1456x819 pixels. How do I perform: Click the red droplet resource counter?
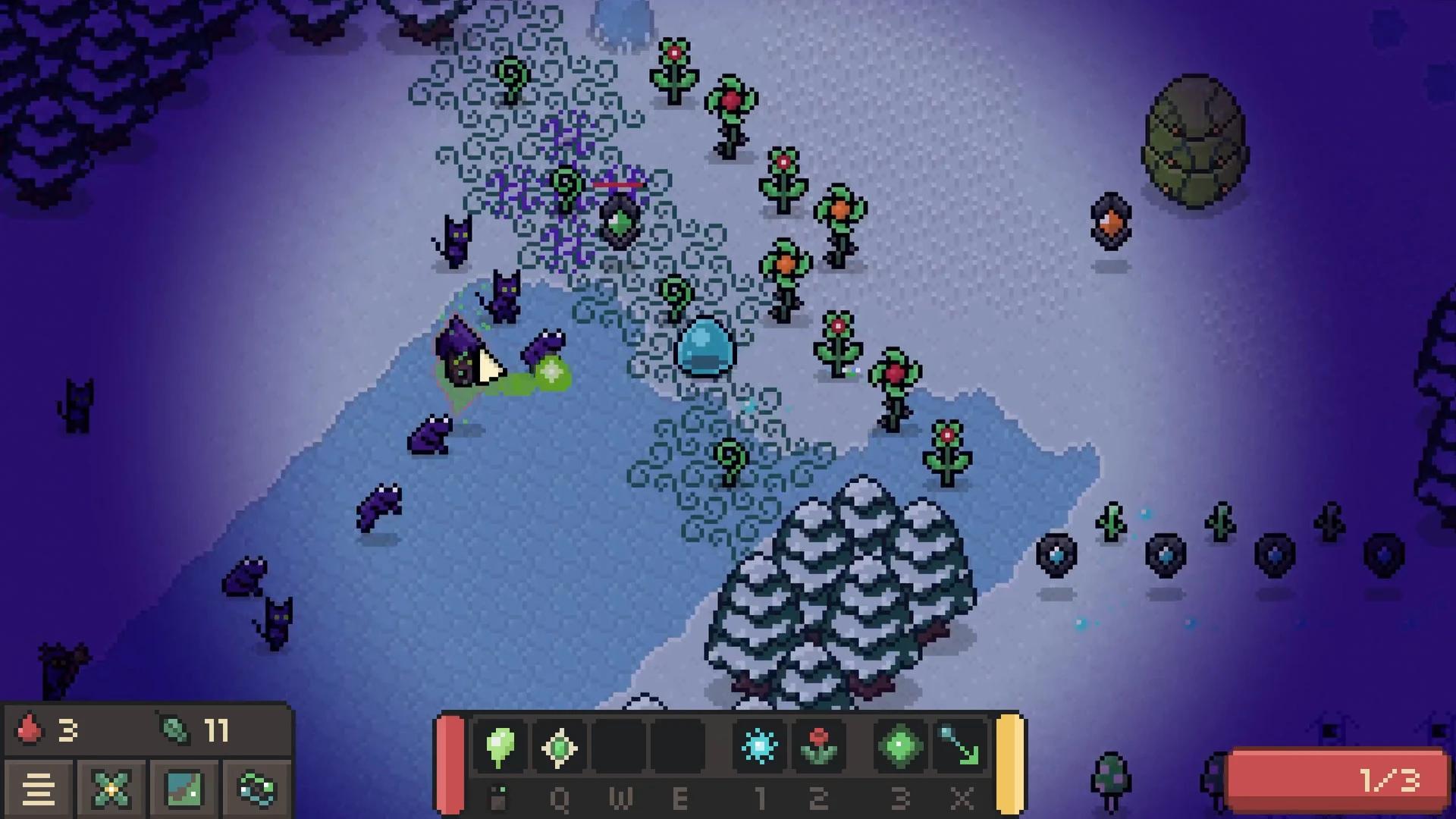(x=45, y=730)
